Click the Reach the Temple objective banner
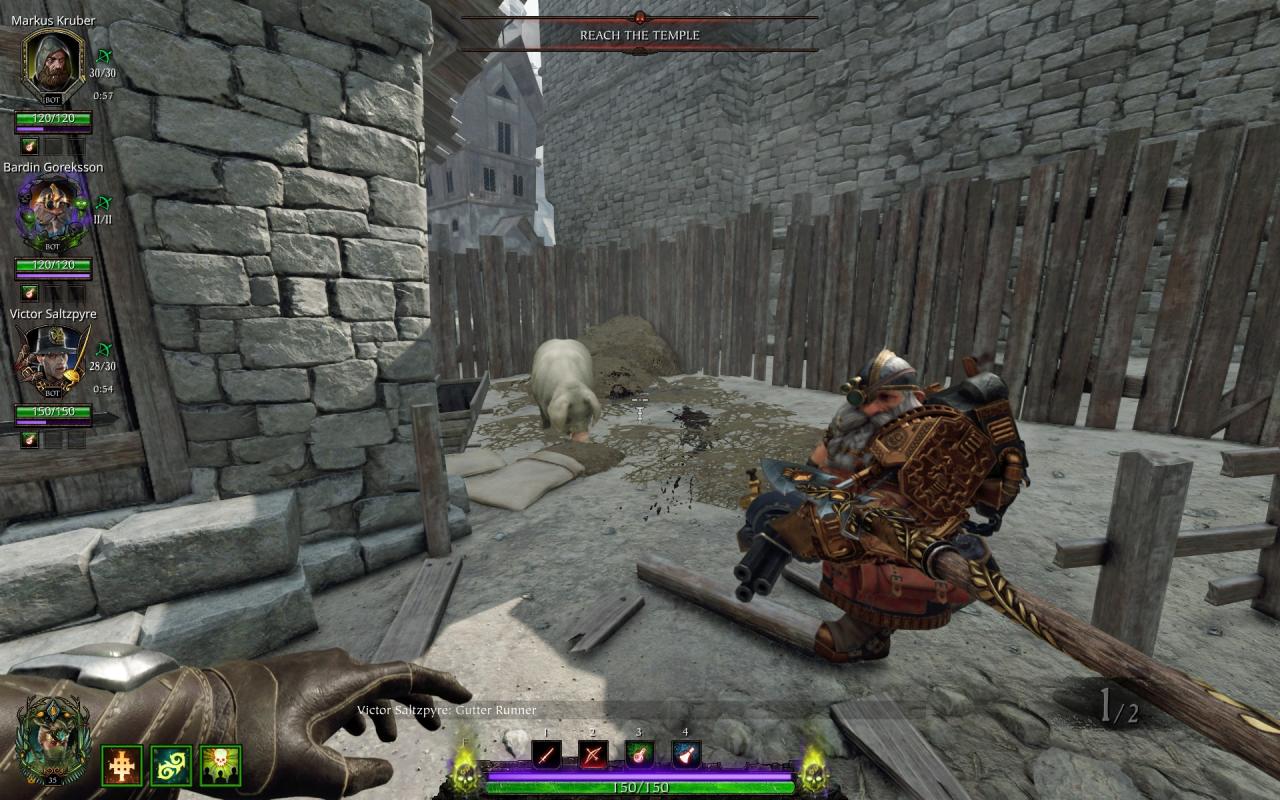 tap(640, 35)
